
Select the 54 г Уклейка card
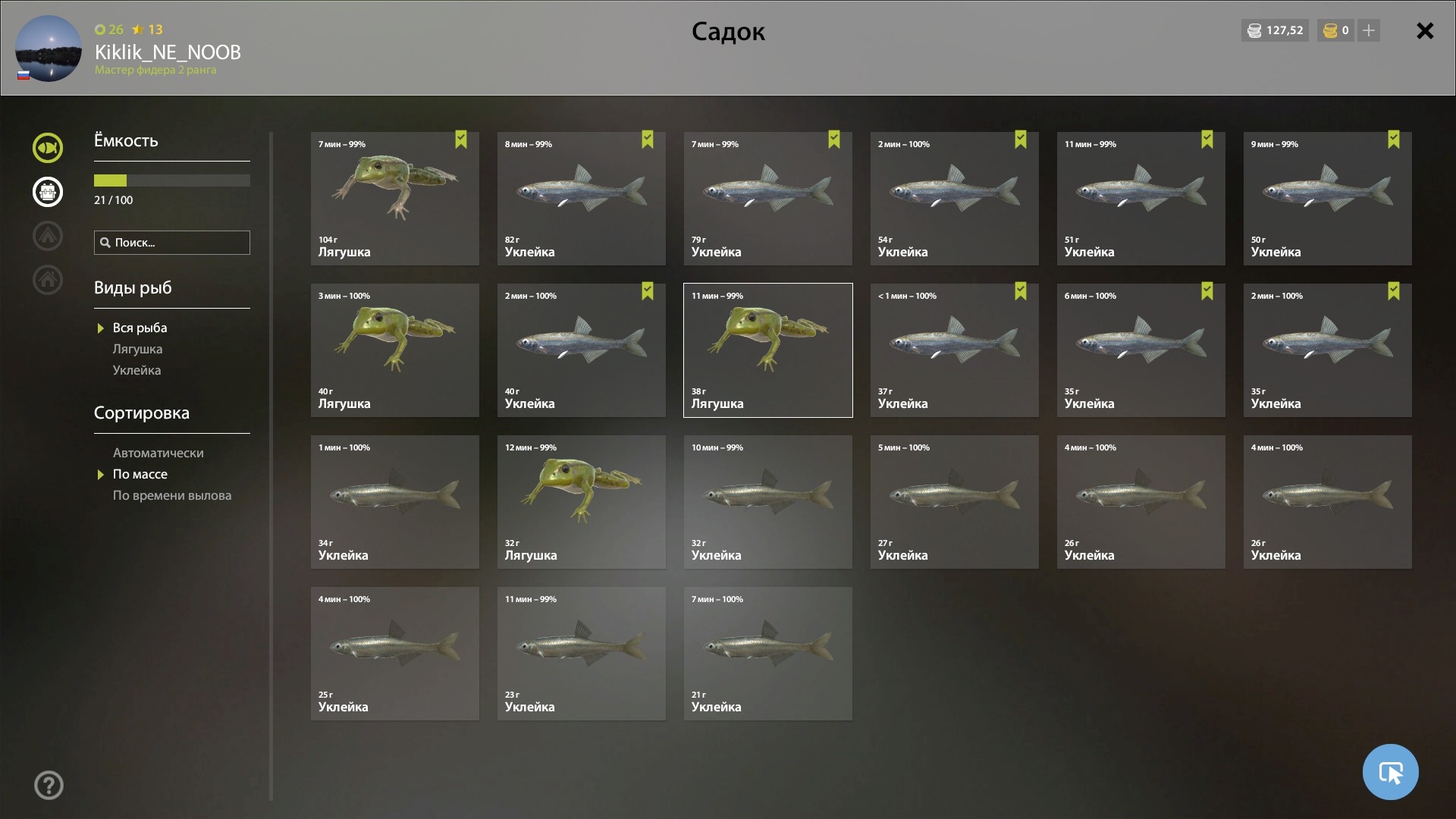(954, 199)
